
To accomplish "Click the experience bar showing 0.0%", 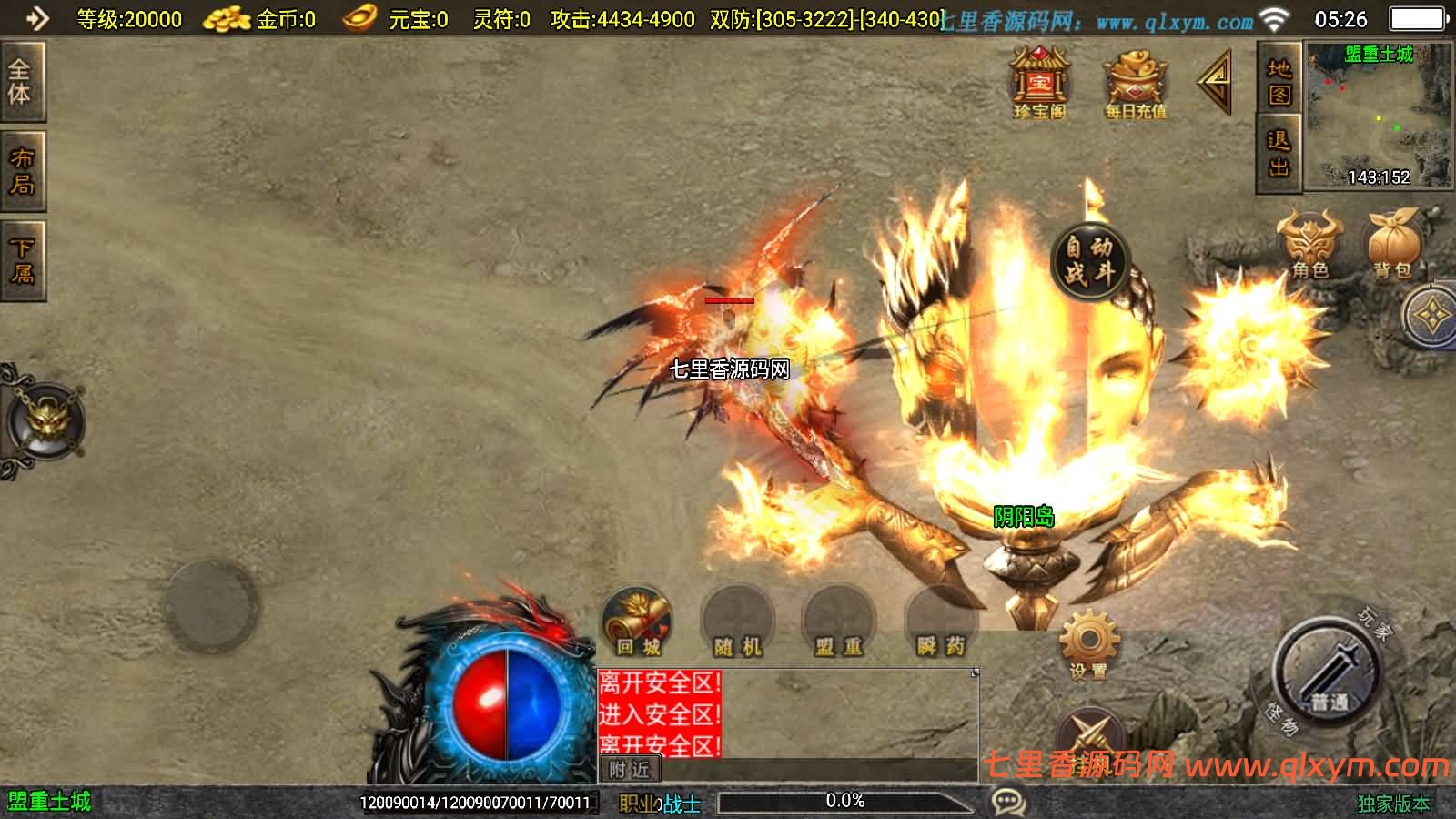I will pos(844,802).
